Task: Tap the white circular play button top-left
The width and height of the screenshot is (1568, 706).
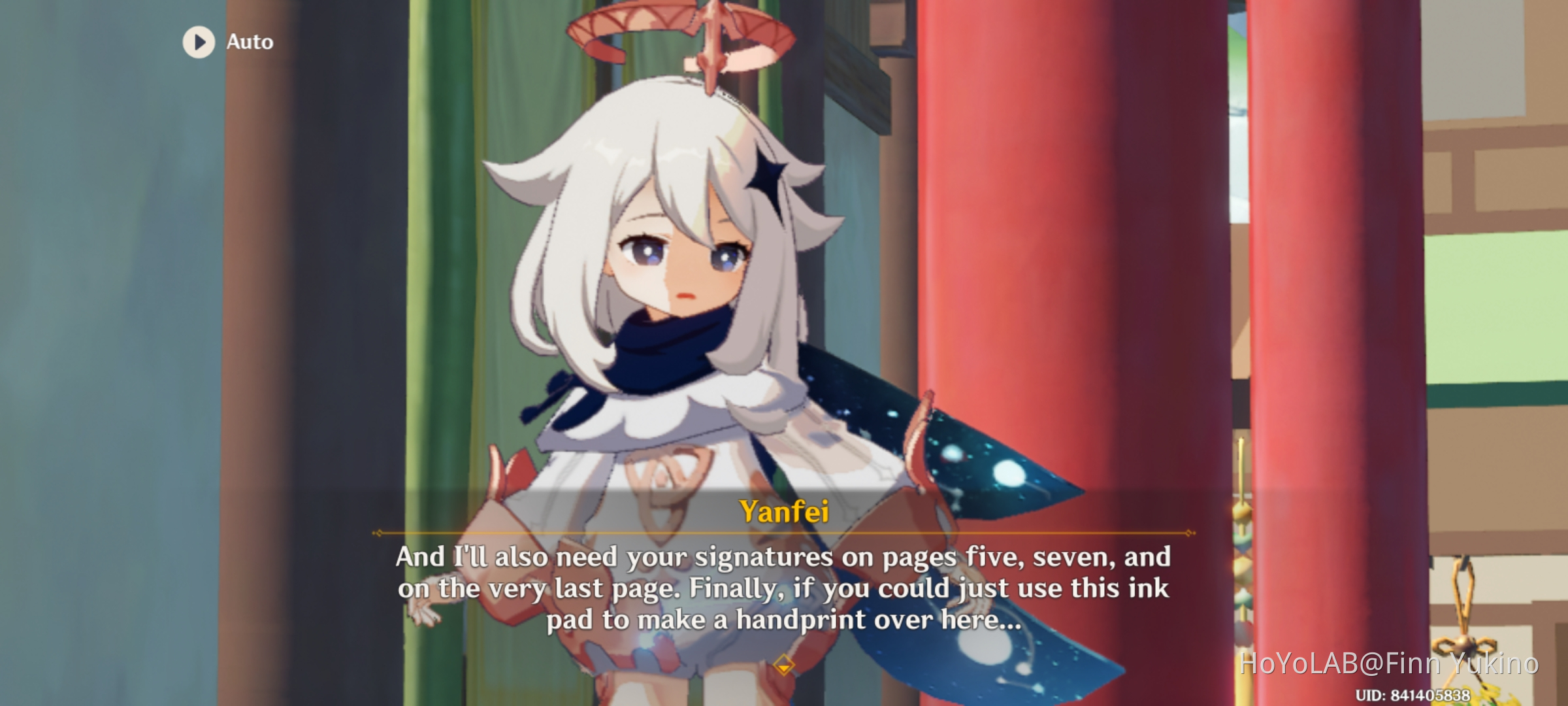Action: (x=198, y=42)
